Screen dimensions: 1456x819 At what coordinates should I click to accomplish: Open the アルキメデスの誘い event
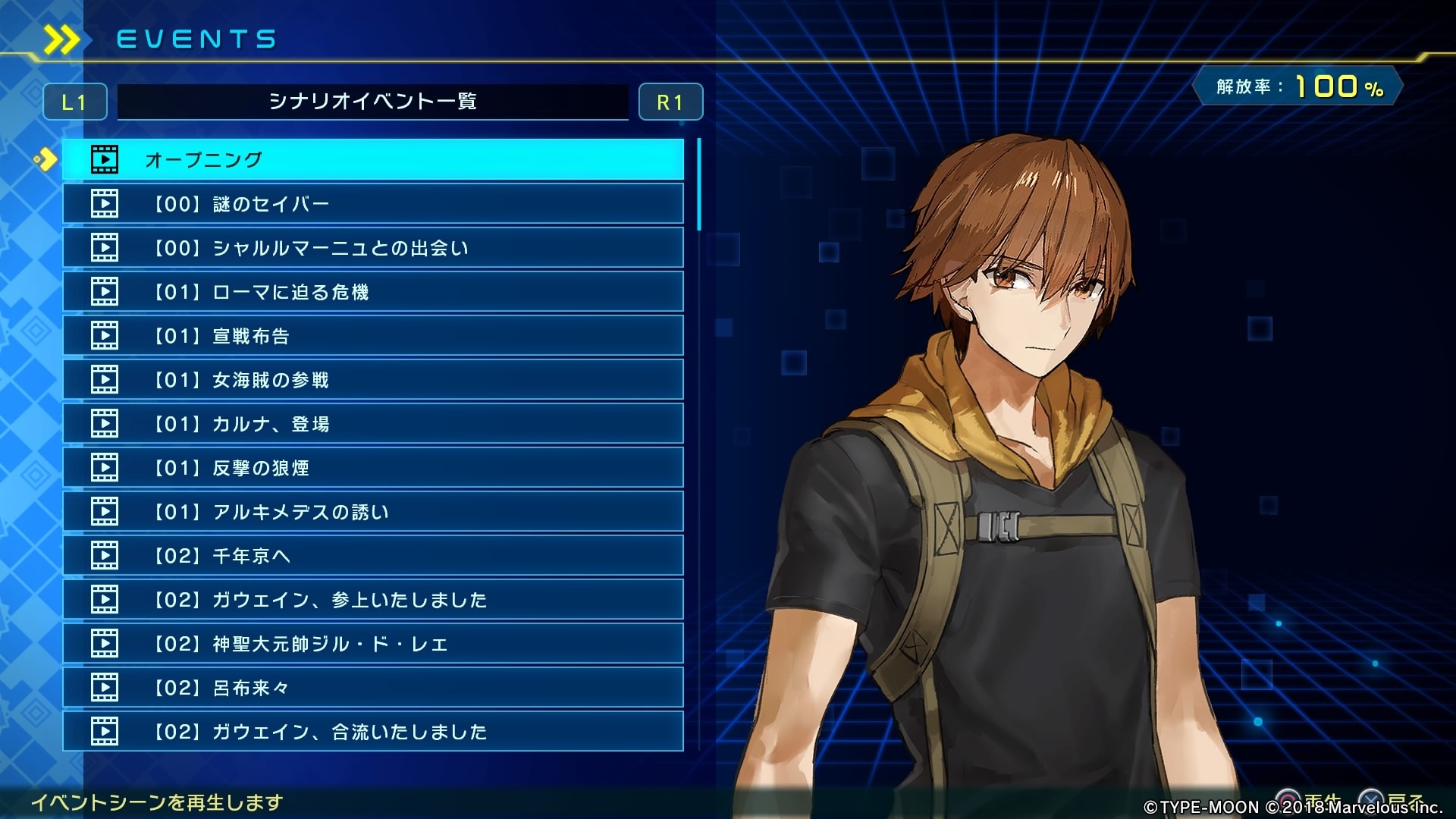372,511
